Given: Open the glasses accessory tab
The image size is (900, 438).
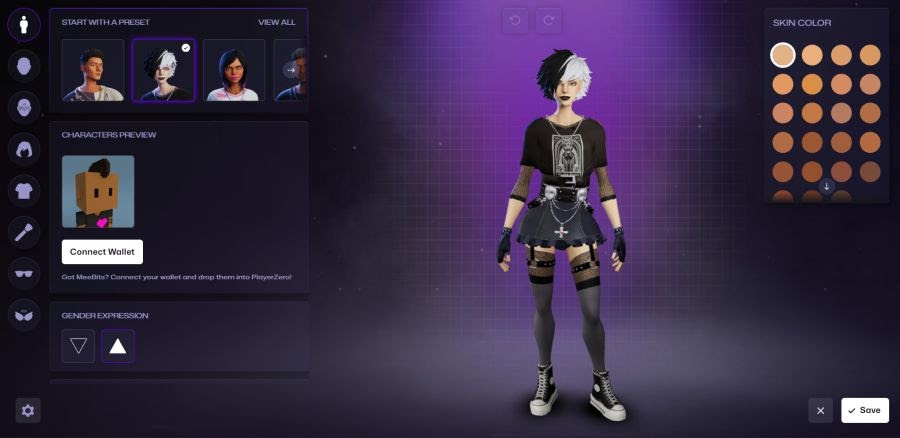Looking at the screenshot, I should [24, 273].
